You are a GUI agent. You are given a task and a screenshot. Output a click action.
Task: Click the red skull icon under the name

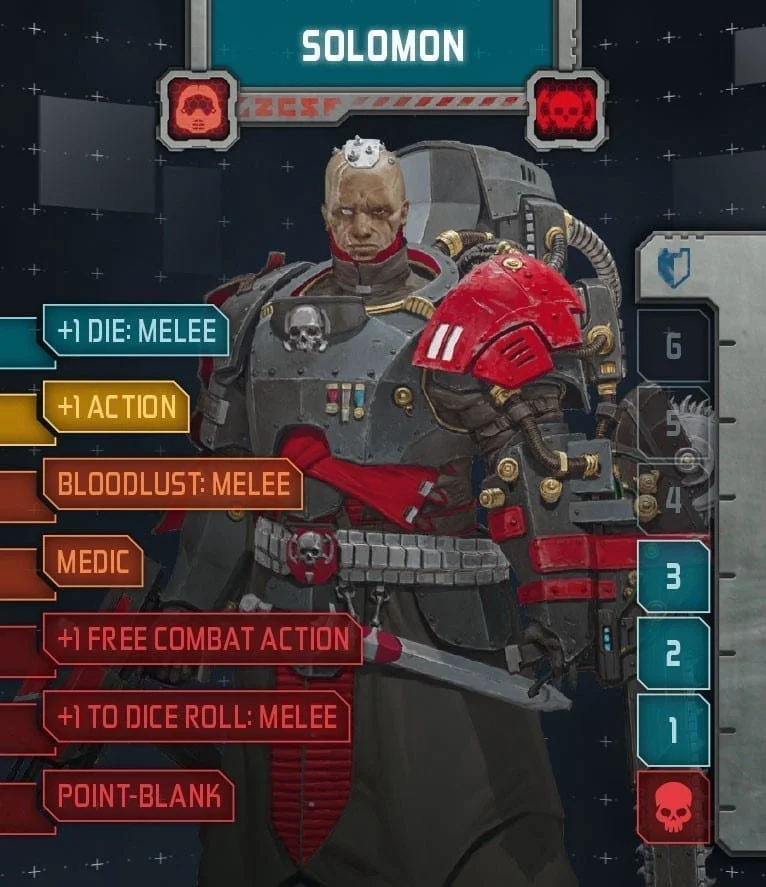[x=566, y=109]
